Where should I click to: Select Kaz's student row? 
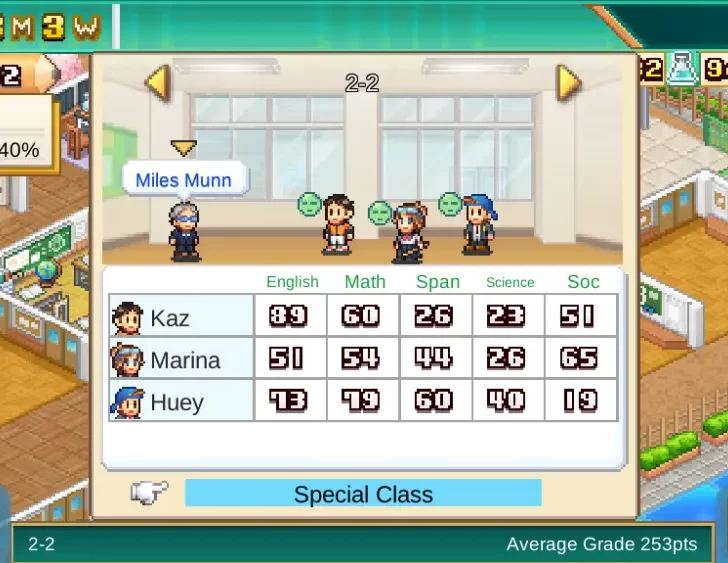coord(182,317)
